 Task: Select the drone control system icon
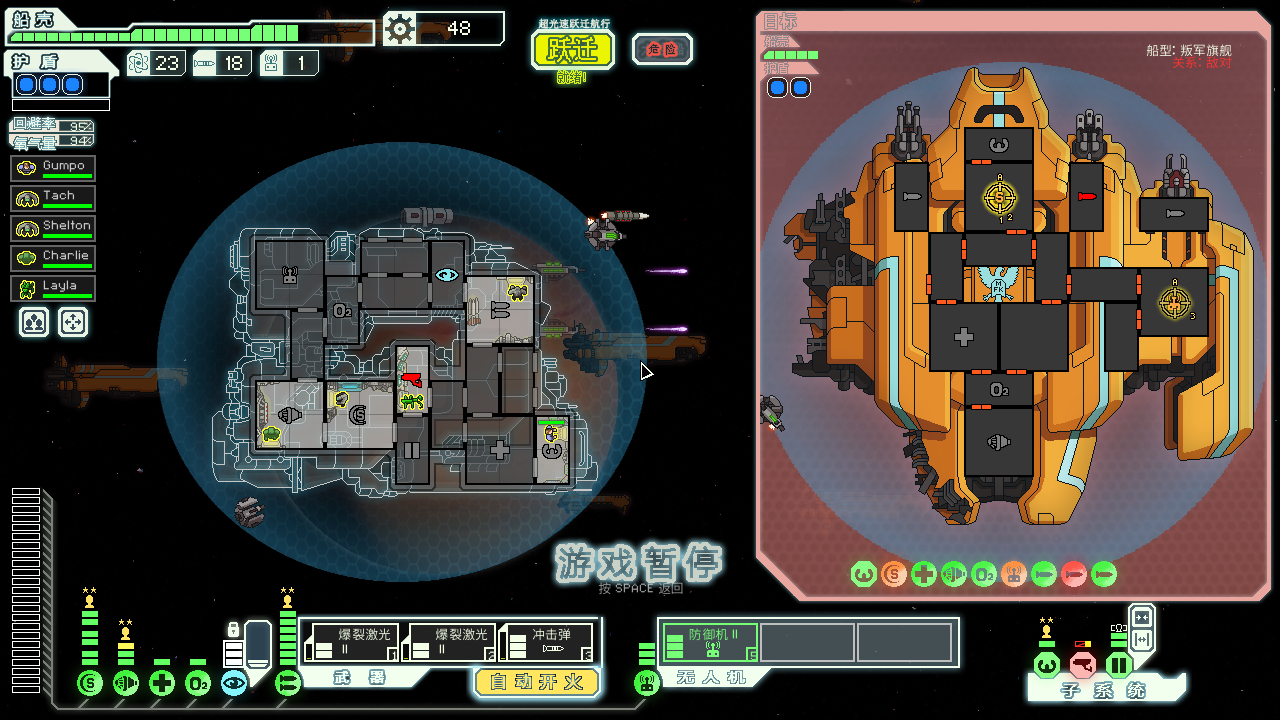pyautogui.click(x=647, y=683)
